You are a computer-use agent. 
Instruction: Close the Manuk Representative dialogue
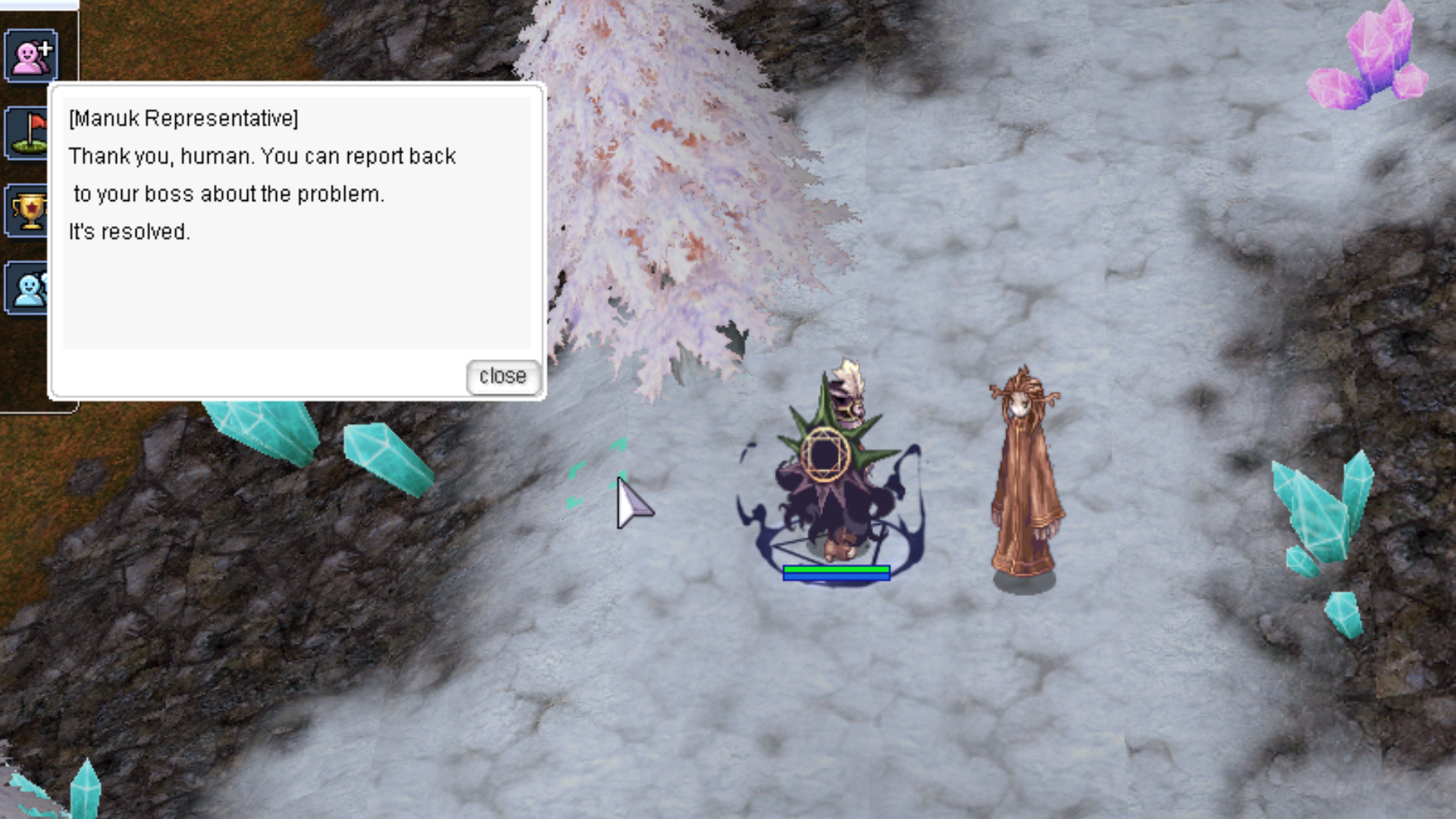coord(502,377)
